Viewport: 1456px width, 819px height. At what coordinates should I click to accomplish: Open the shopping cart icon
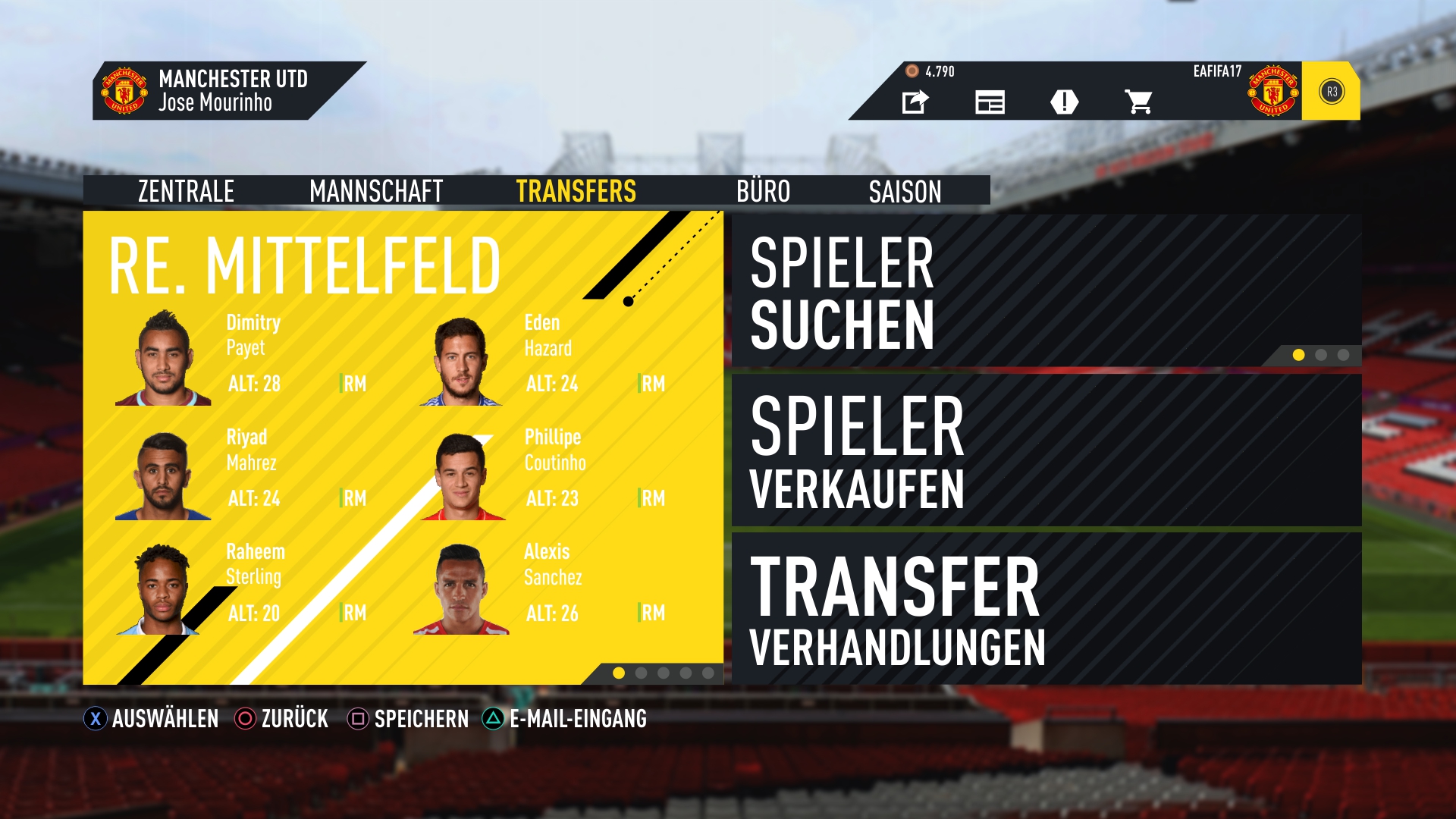[1138, 102]
